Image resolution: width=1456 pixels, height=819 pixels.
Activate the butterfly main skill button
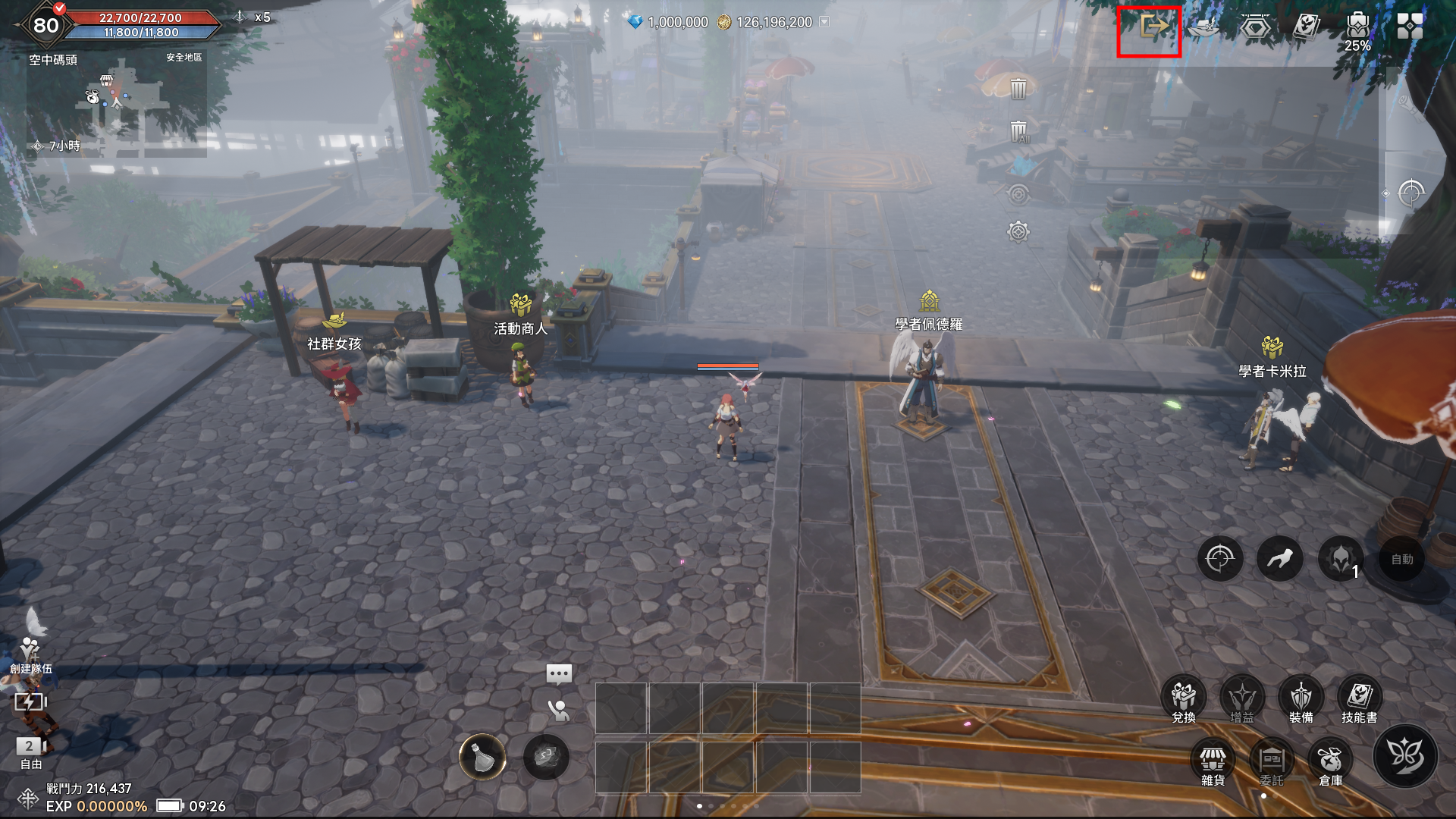(x=1404, y=755)
